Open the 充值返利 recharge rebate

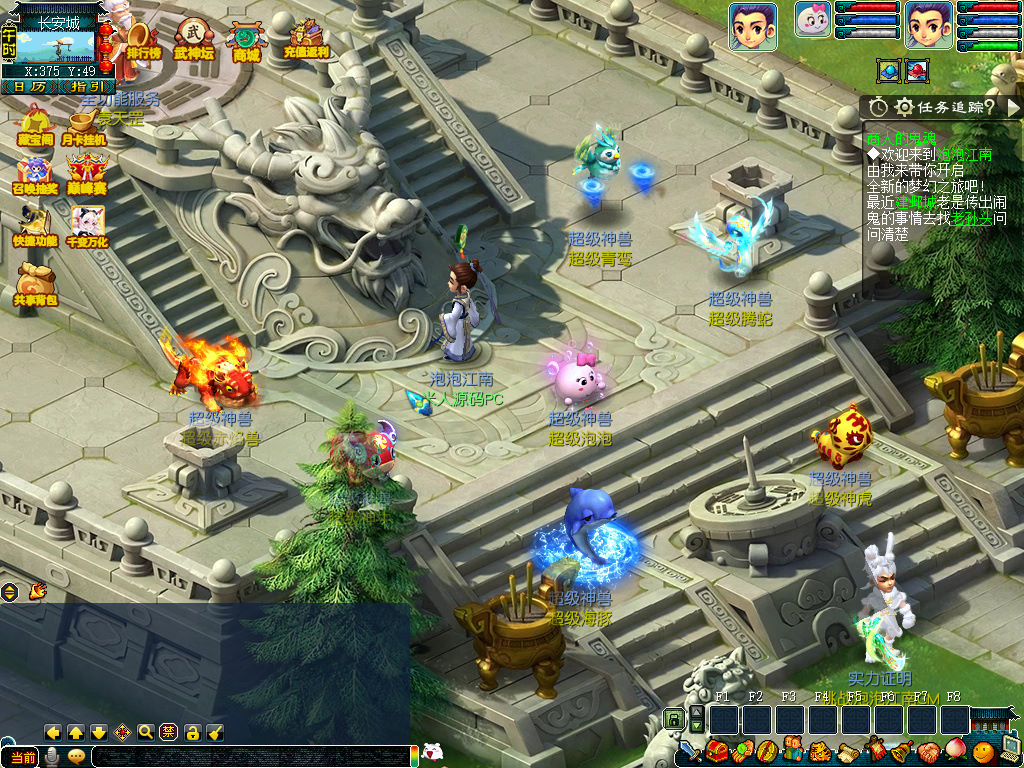tap(305, 38)
